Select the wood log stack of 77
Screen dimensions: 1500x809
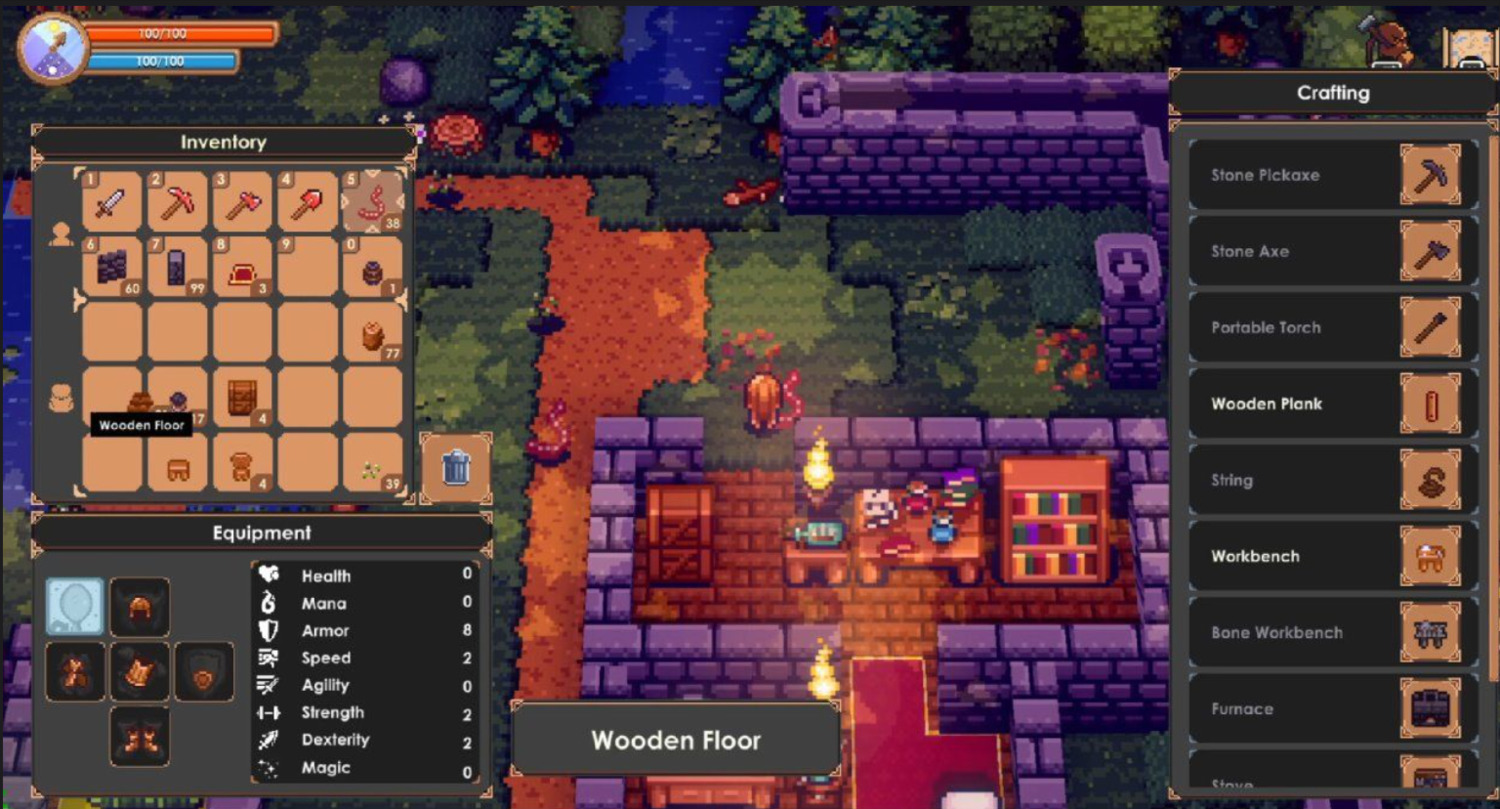click(x=373, y=333)
